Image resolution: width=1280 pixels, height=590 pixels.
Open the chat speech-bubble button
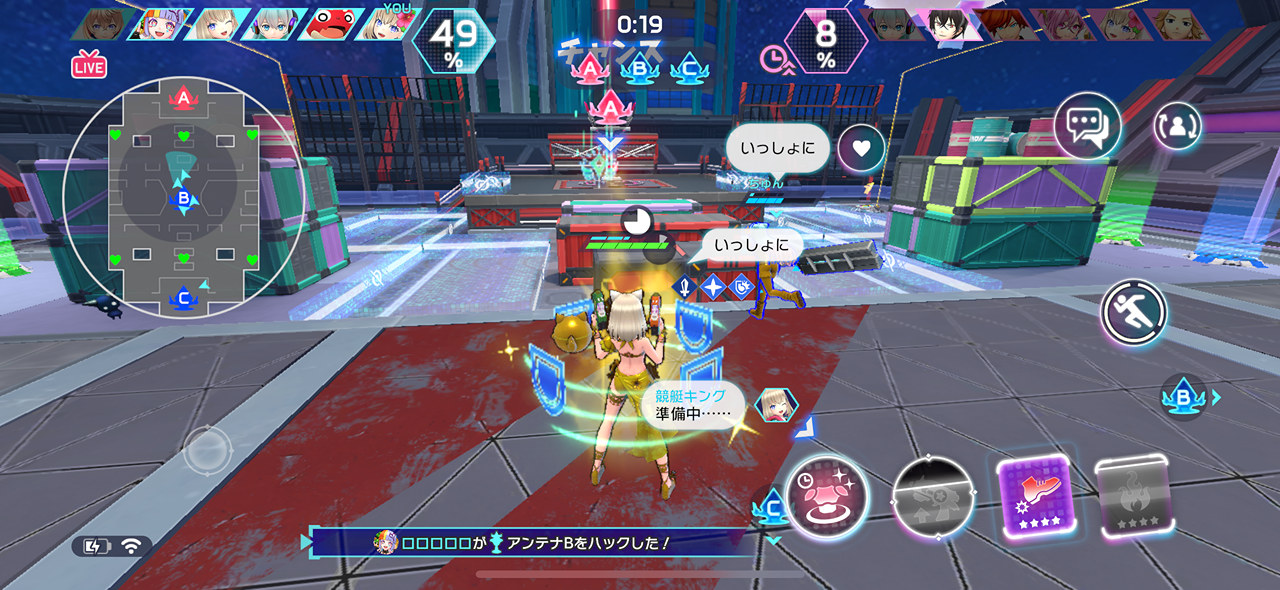click(1087, 127)
